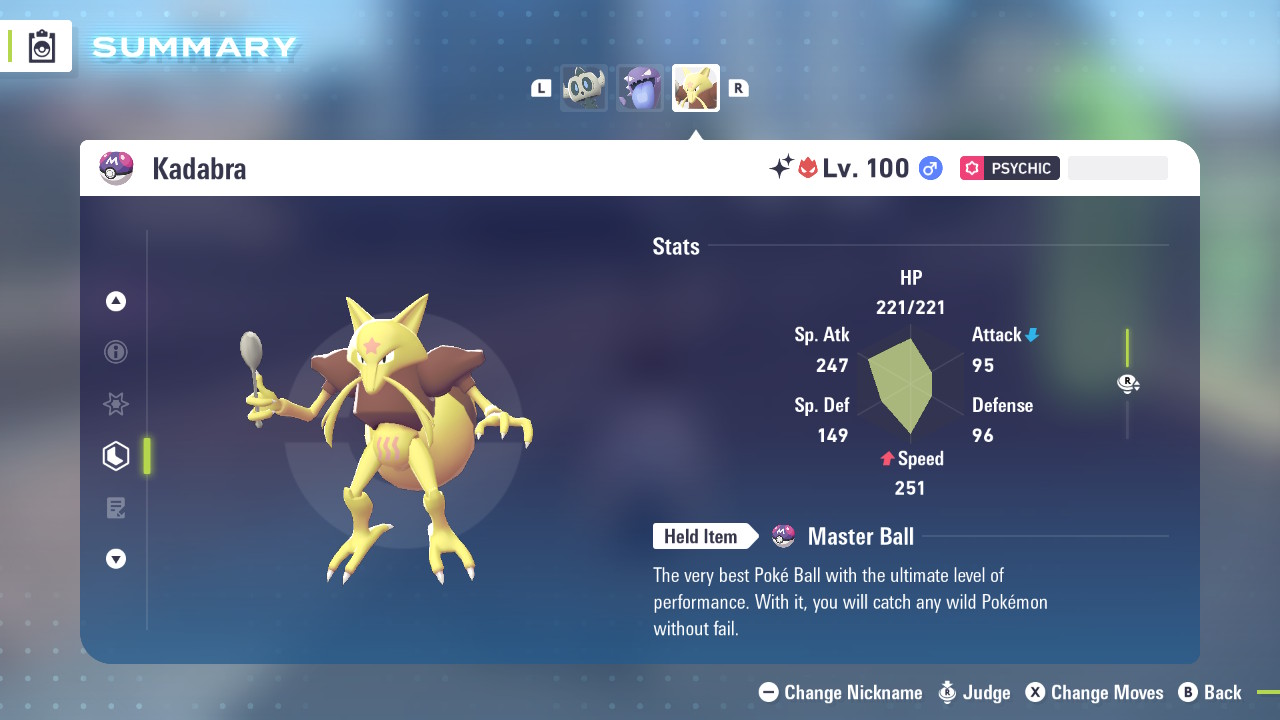The height and width of the screenshot is (720, 1280).
Task: Switch to the Gengar party thumbnail
Action: [x=640, y=88]
